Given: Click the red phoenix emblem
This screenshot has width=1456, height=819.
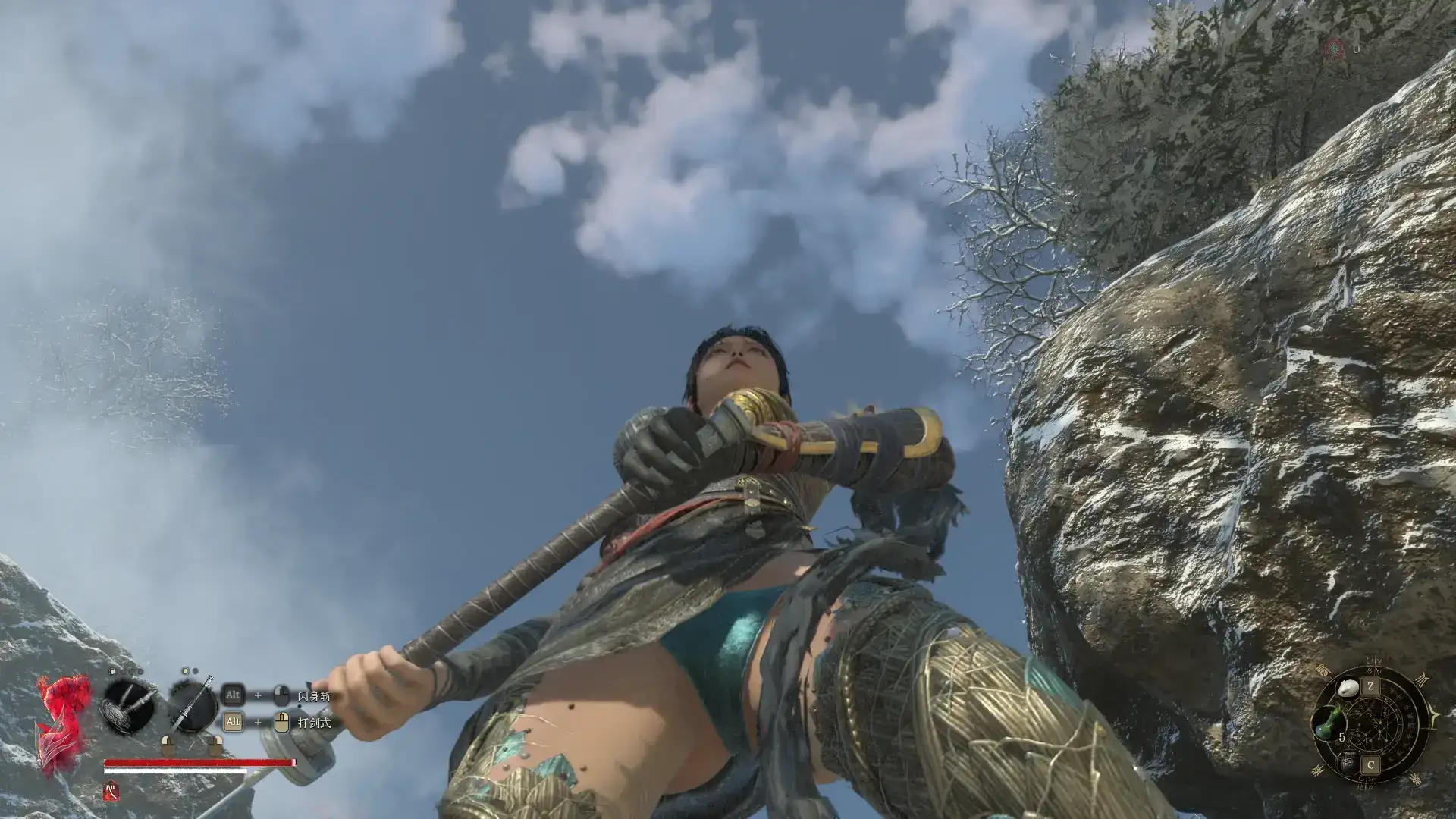Looking at the screenshot, I should [63, 724].
